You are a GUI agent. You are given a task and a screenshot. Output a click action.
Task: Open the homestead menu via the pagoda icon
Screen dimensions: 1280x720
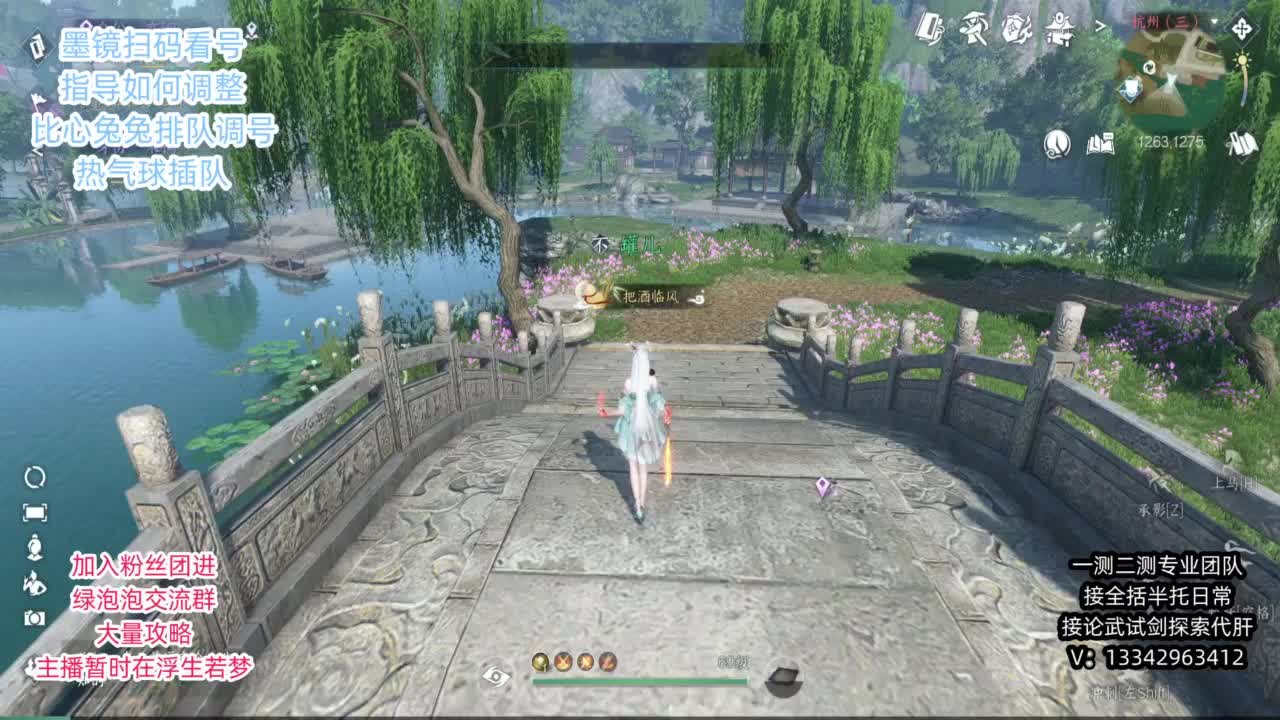click(1060, 28)
